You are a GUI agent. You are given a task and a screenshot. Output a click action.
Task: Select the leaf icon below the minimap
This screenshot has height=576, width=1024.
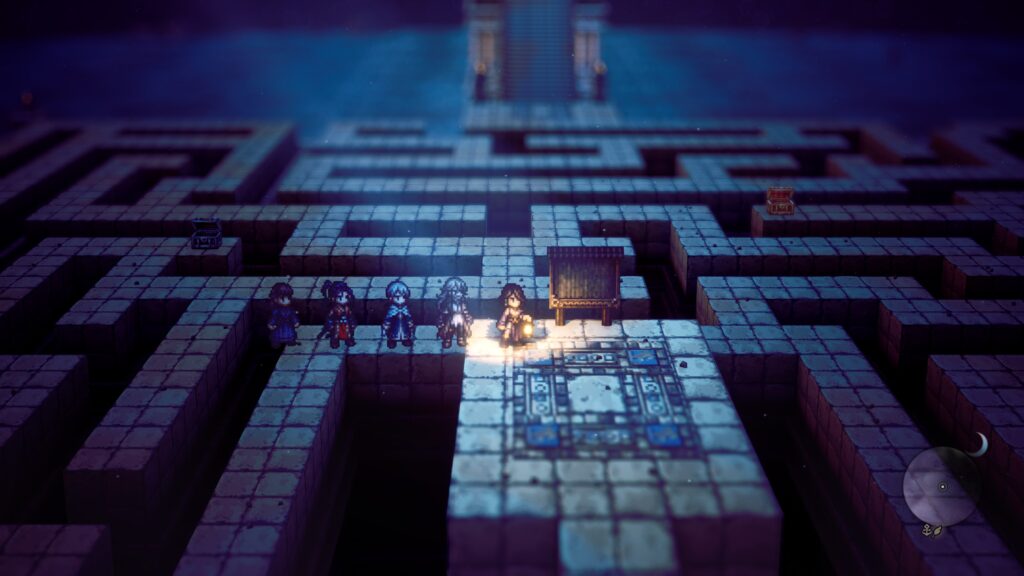pyautogui.click(x=938, y=530)
